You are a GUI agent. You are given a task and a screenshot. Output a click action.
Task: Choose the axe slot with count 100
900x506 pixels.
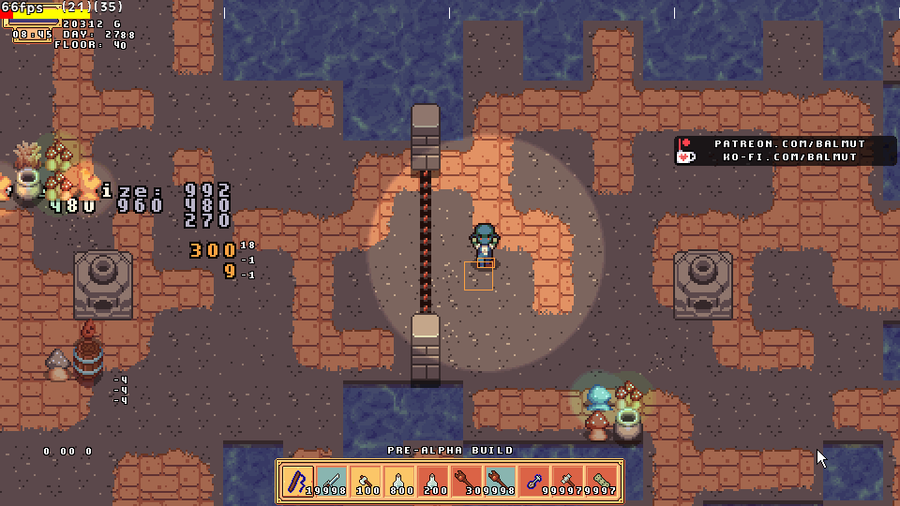(366, 481)
